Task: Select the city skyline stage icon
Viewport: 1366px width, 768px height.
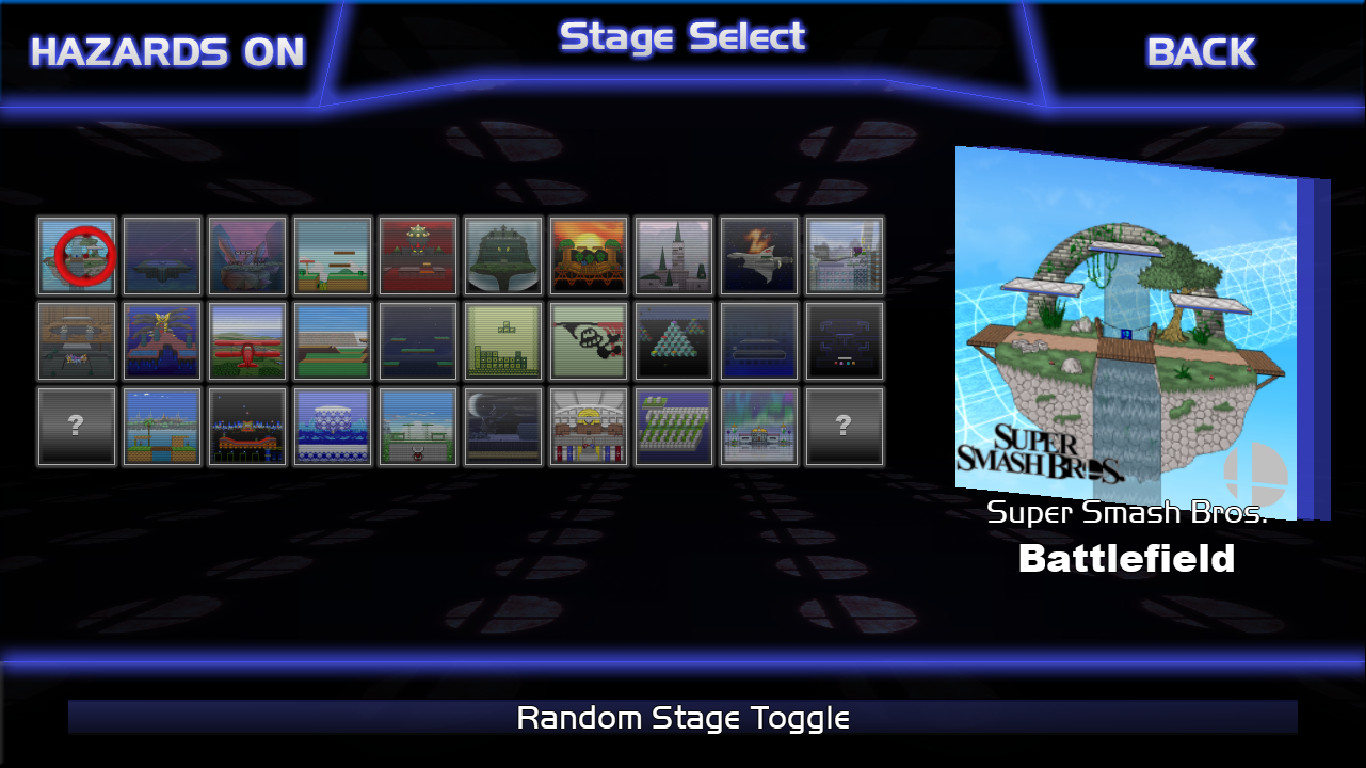Action: click(844, 255)
